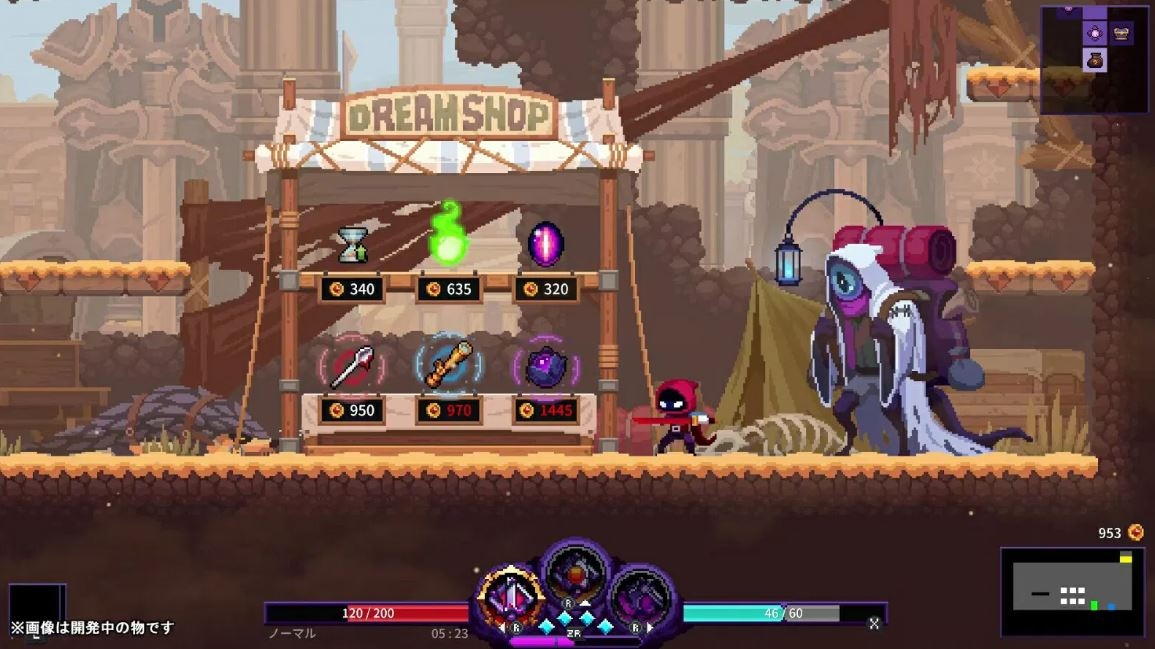The width and height of the screenshot is (1155, 649).
Task: Pick the purple helmet item priced 1445
Action: point(545,367)
